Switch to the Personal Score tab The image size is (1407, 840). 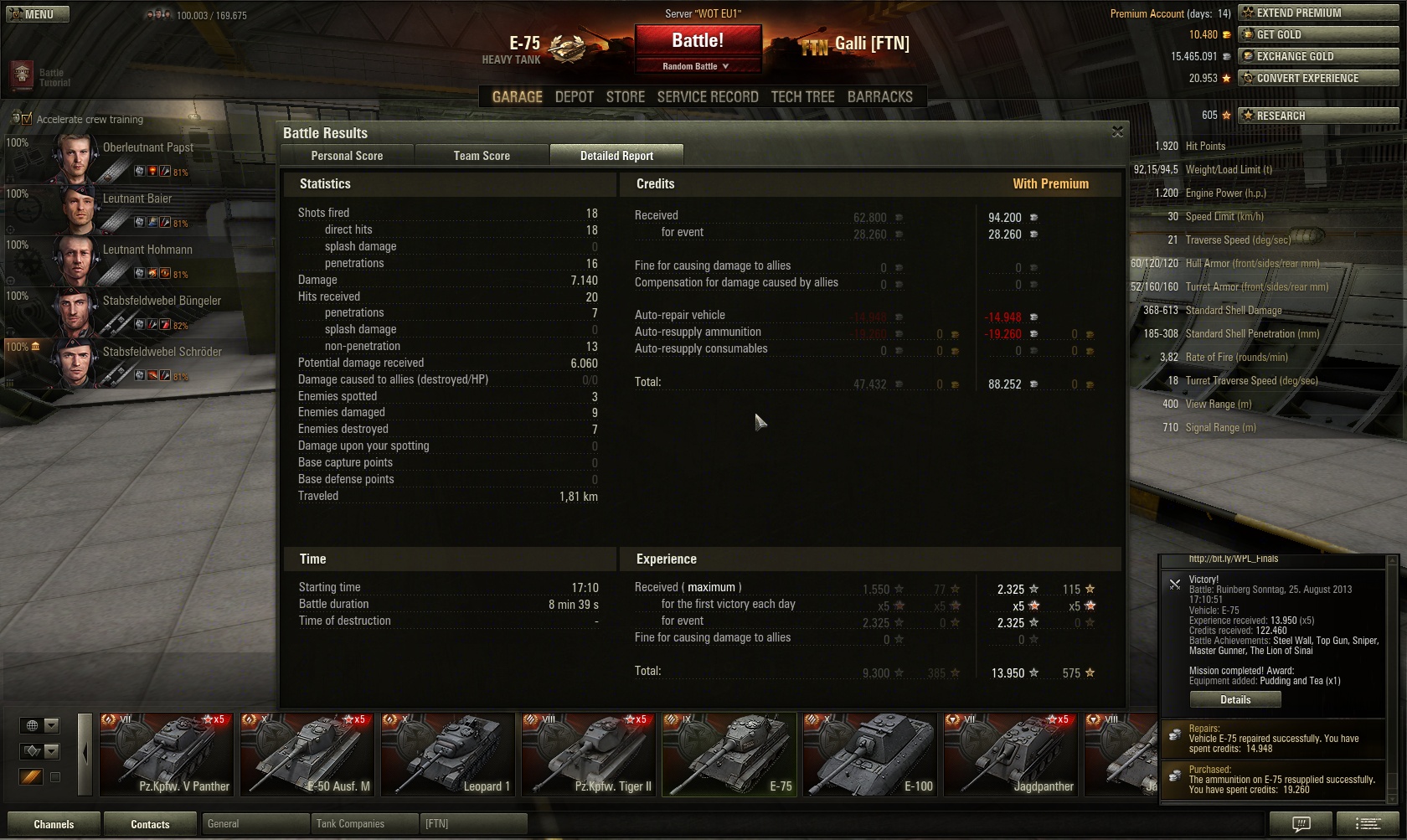pyautogui.click(x=347, y=156)
